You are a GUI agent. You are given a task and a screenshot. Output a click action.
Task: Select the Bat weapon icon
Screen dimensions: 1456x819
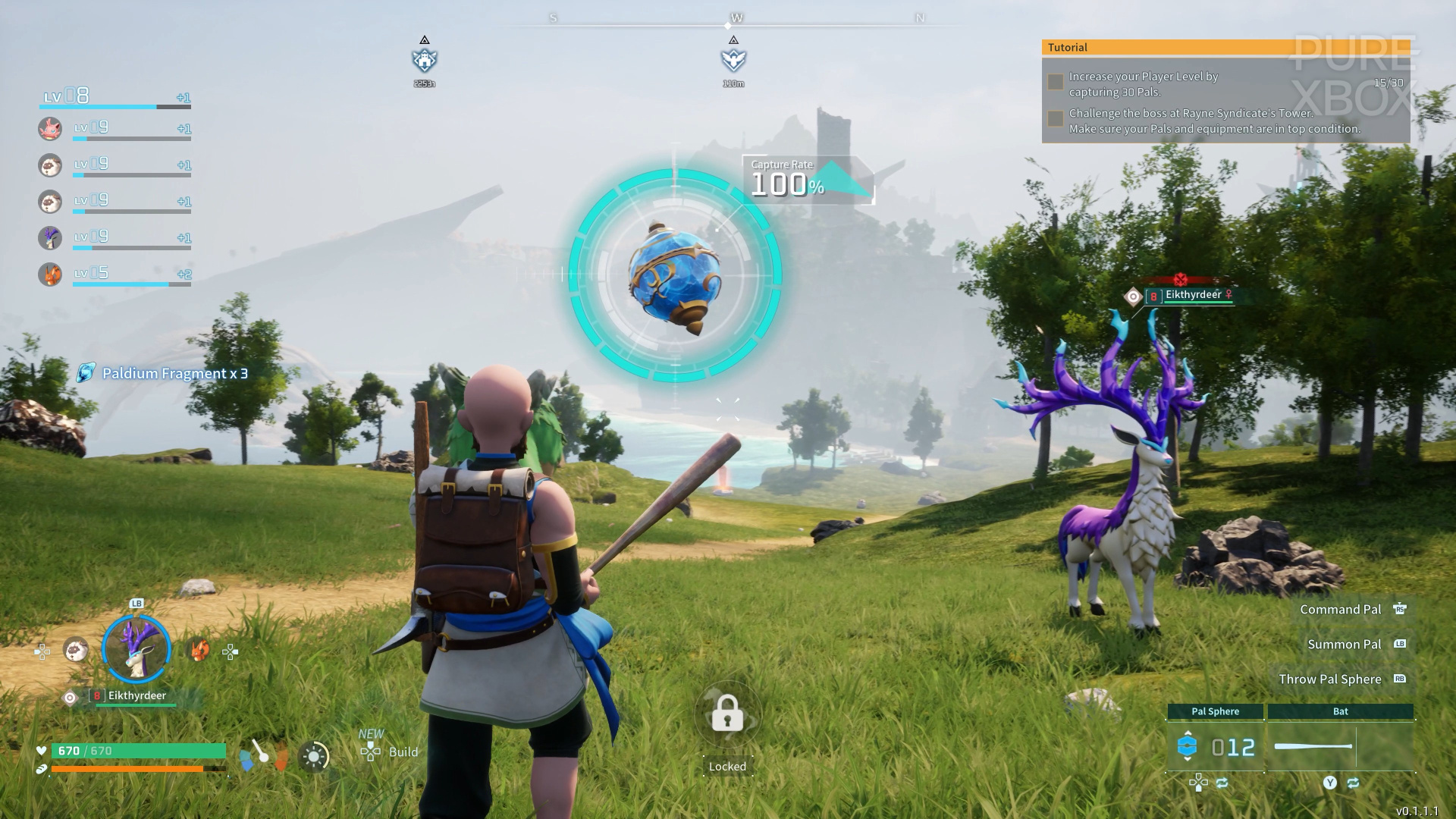click(1314, 746)
